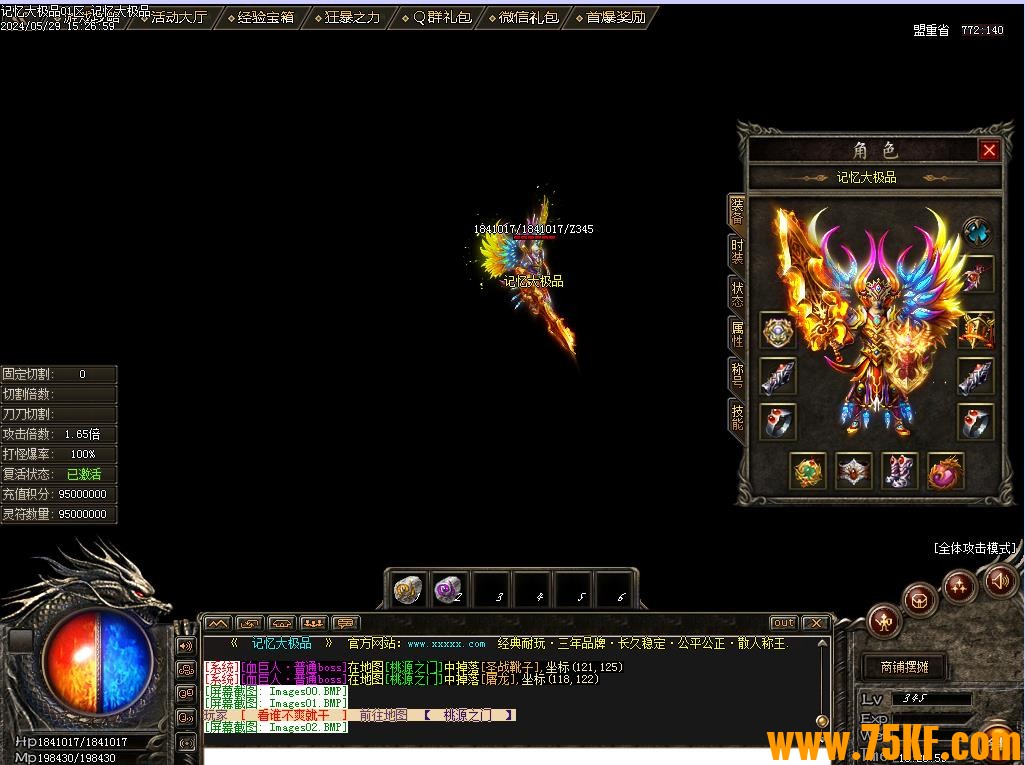Open the 属性 attributes tab
The image size is (1025, 765).
click(x=737, y=334)
